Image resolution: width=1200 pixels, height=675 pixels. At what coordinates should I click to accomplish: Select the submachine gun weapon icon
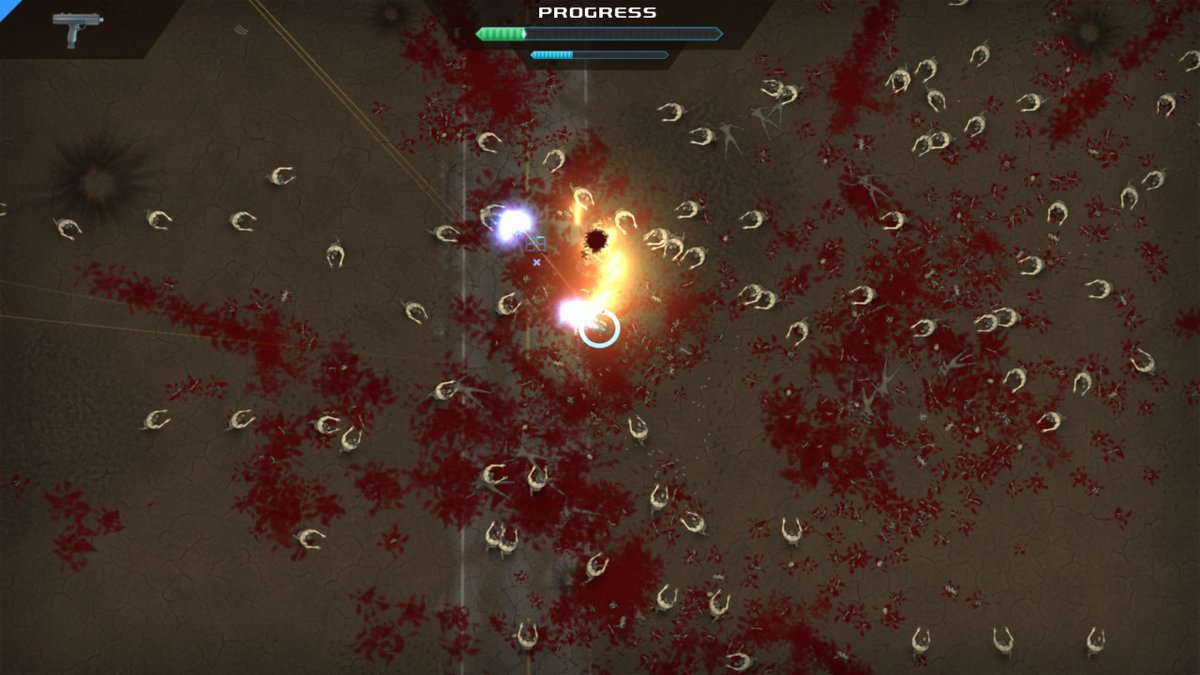point(72,27)
